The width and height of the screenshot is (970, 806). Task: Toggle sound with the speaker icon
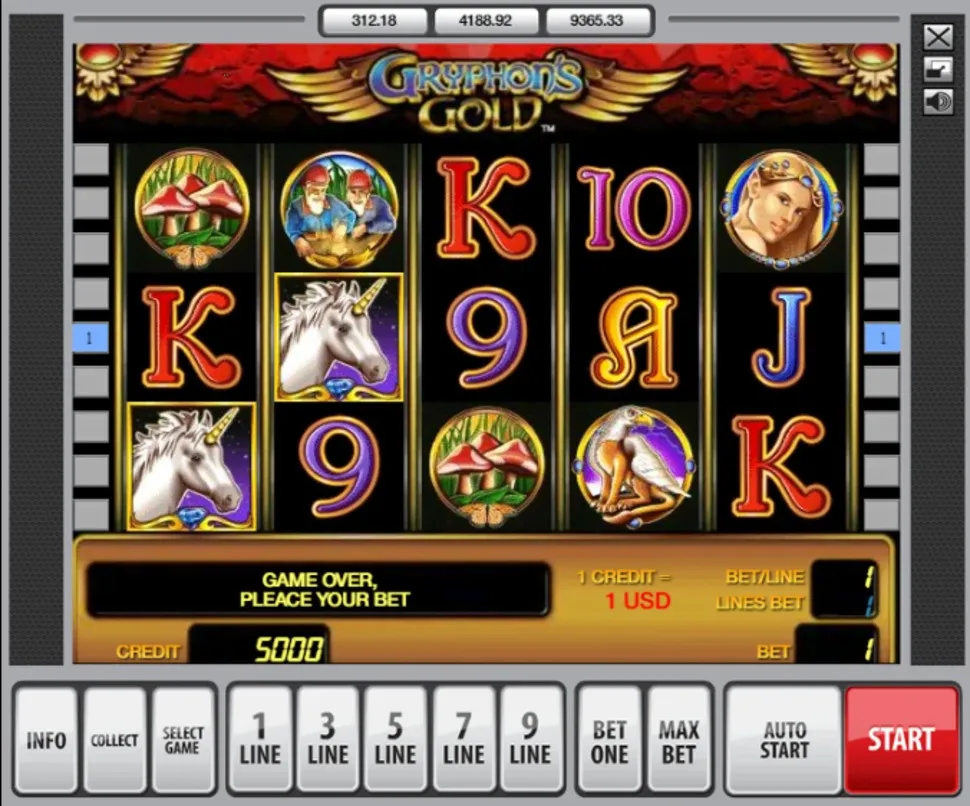[x=938, y=101]
